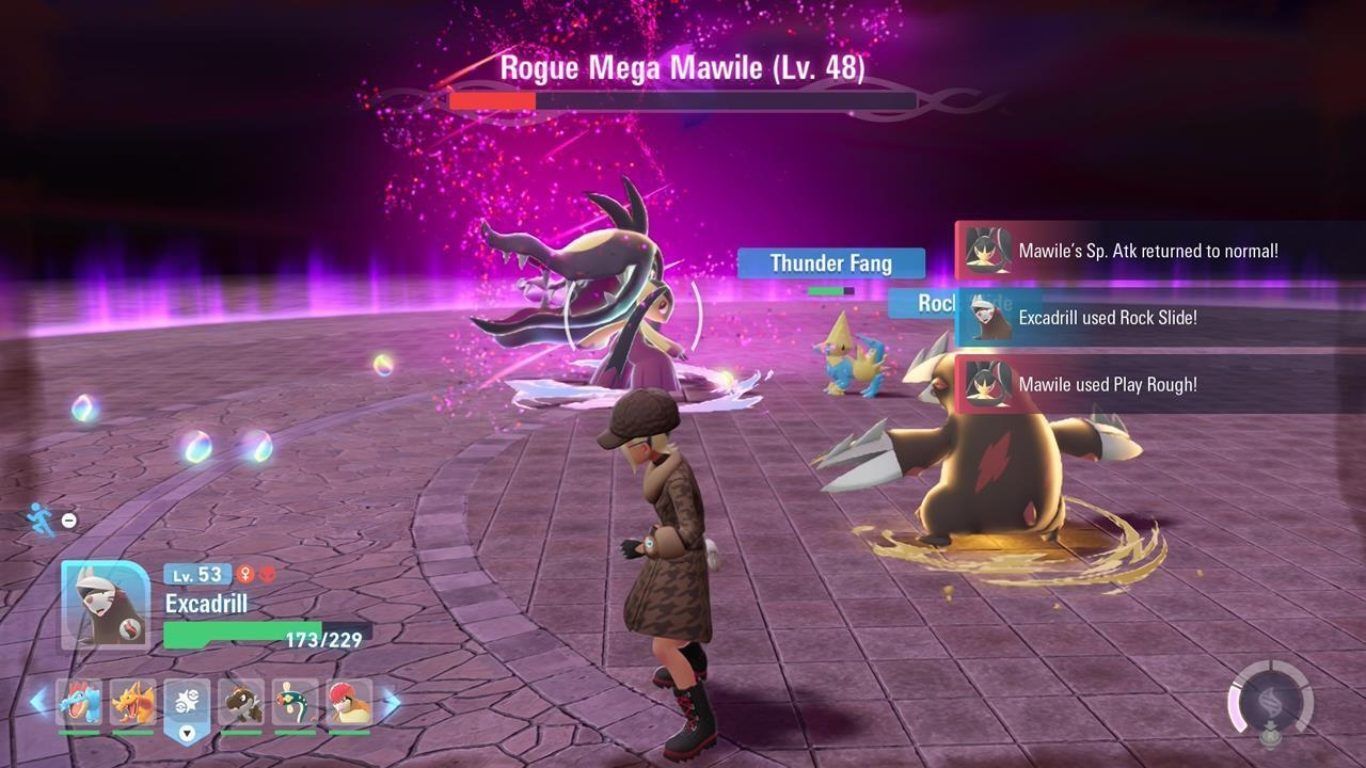Click the party bar's right arrow

point(392,702)
